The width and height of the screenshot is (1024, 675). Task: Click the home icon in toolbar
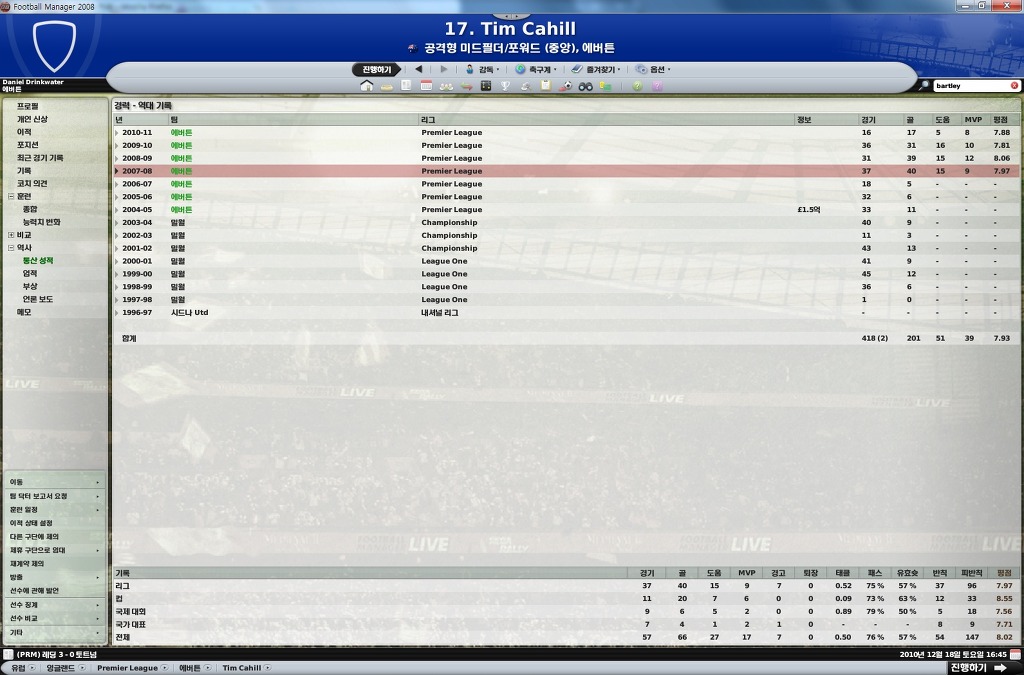(x=366, y=87)
